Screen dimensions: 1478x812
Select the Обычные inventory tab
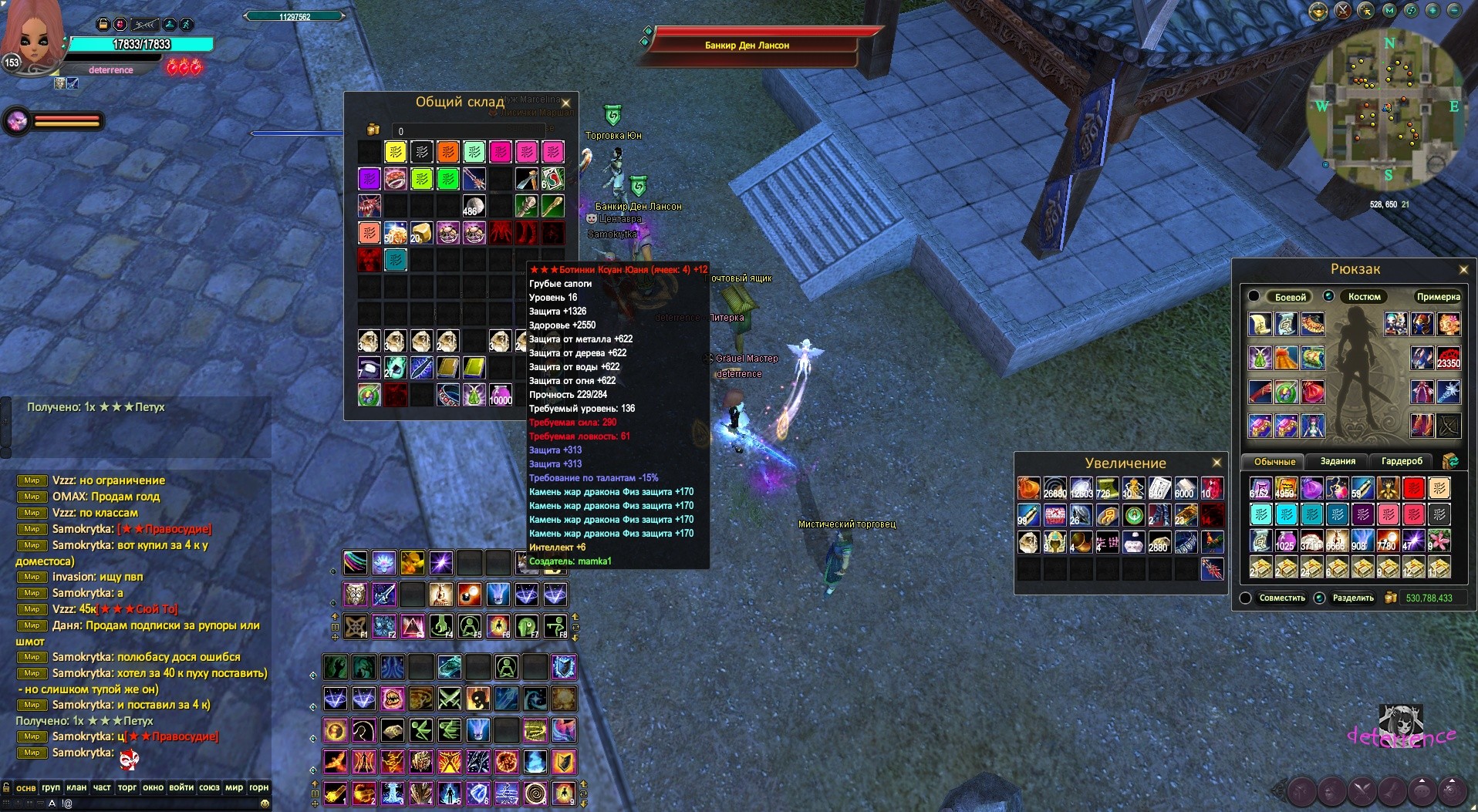[1274, 462]
